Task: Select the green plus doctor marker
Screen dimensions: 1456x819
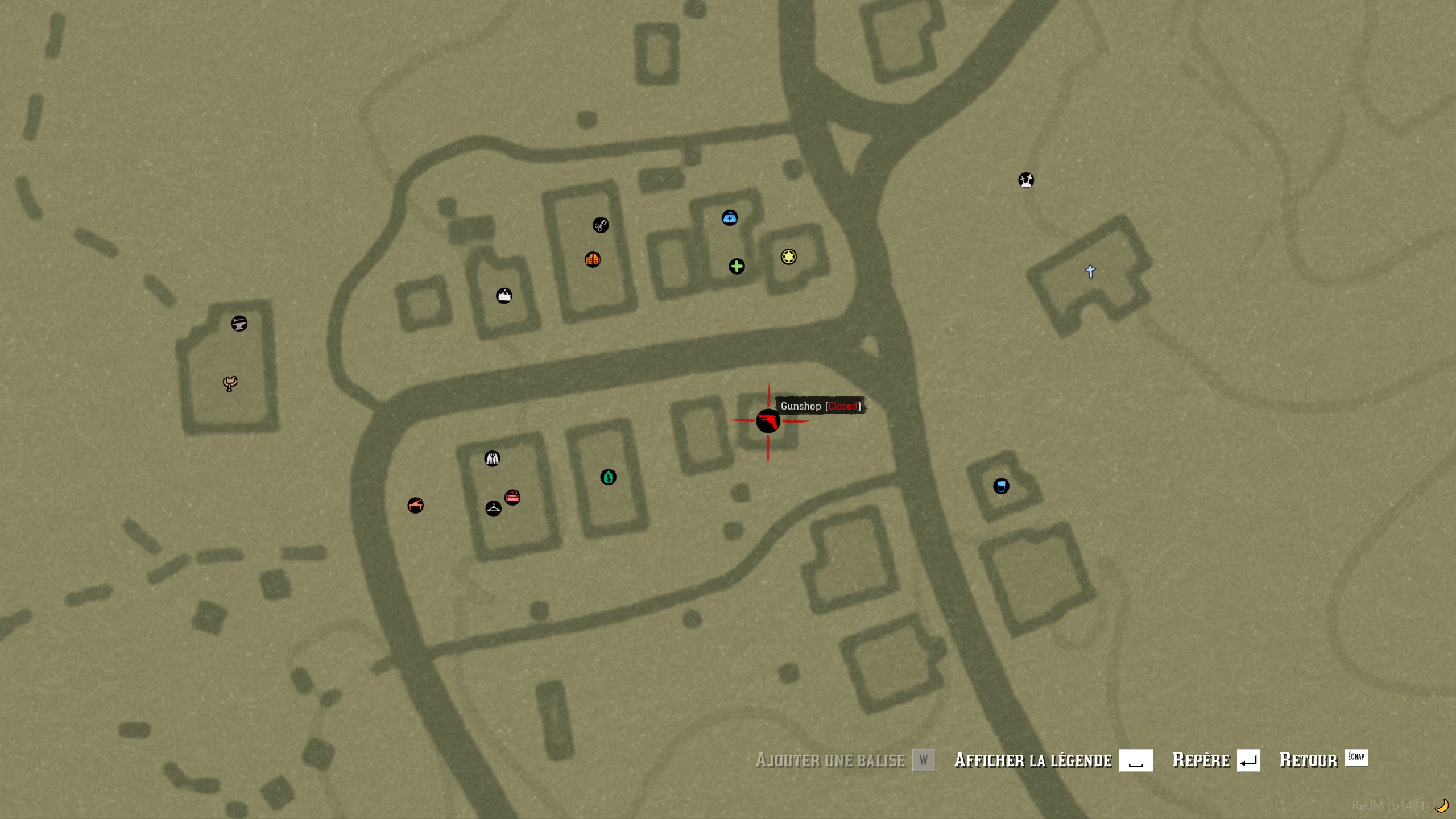Action: tap(737, 267)
